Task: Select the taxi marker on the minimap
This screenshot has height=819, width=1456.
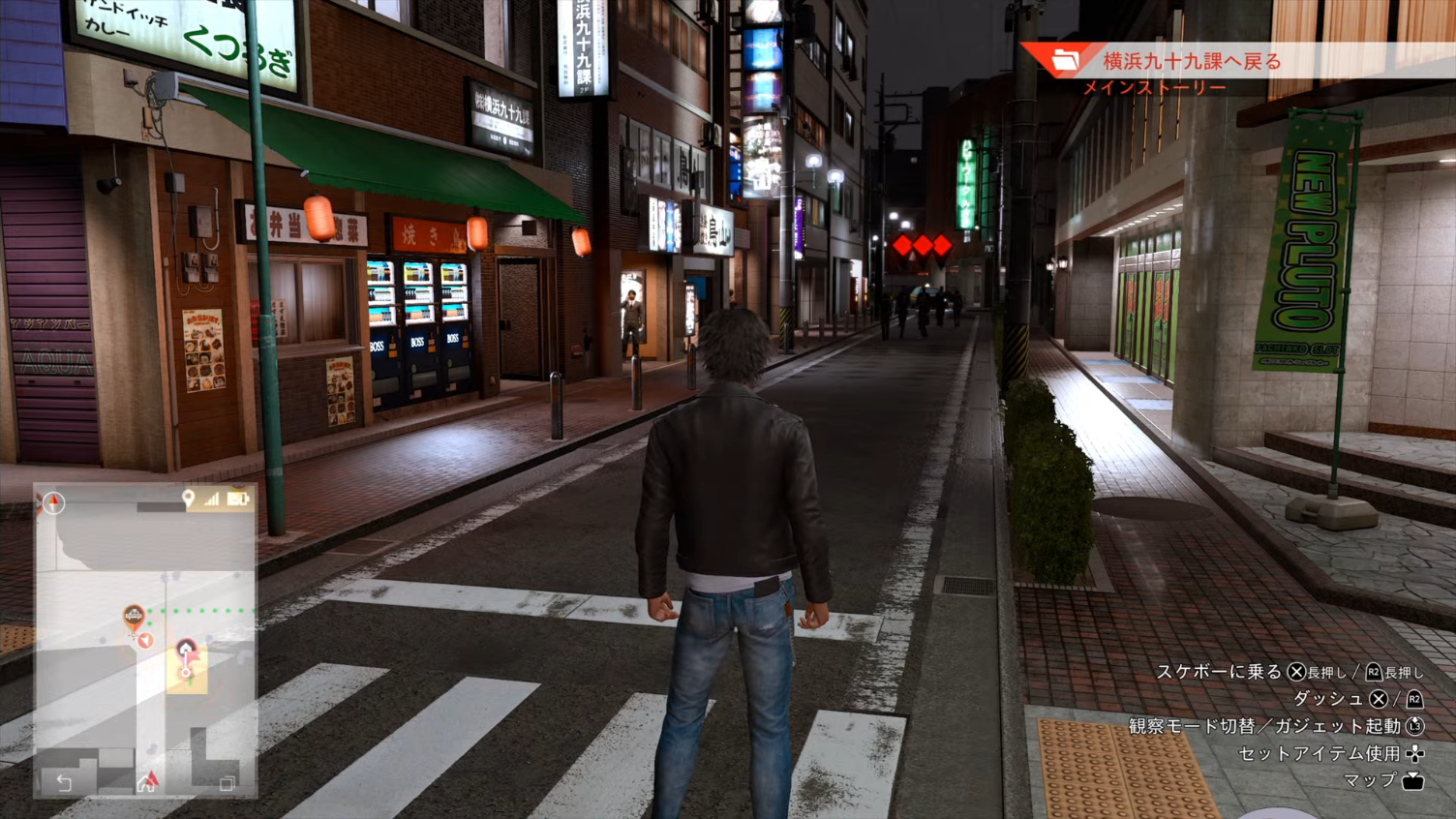Action: tap(134, 615)
